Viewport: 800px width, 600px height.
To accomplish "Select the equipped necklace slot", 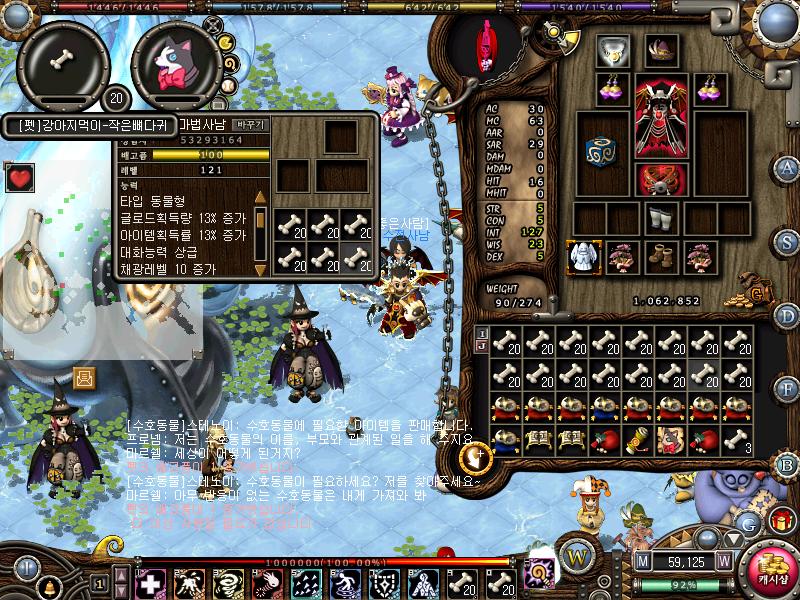I will [x=612, y=52].
